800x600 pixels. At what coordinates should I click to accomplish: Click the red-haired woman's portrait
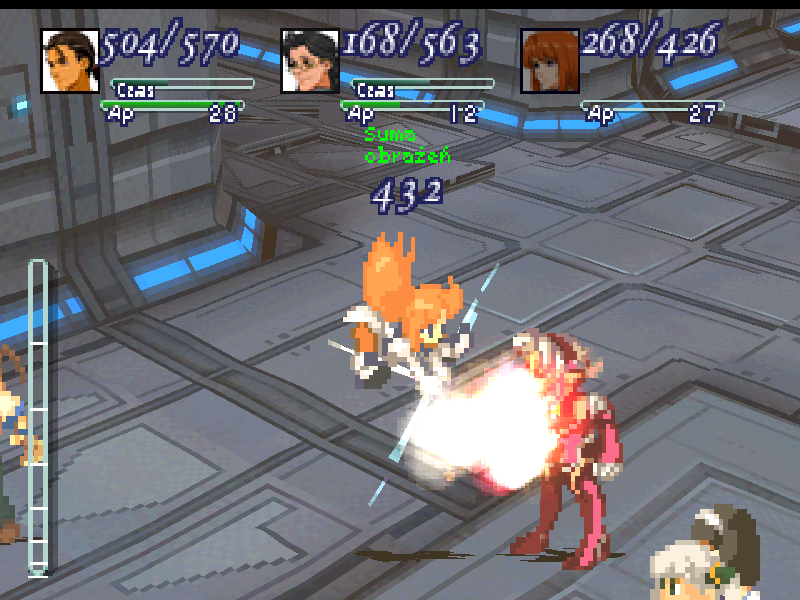pos(550,61)
